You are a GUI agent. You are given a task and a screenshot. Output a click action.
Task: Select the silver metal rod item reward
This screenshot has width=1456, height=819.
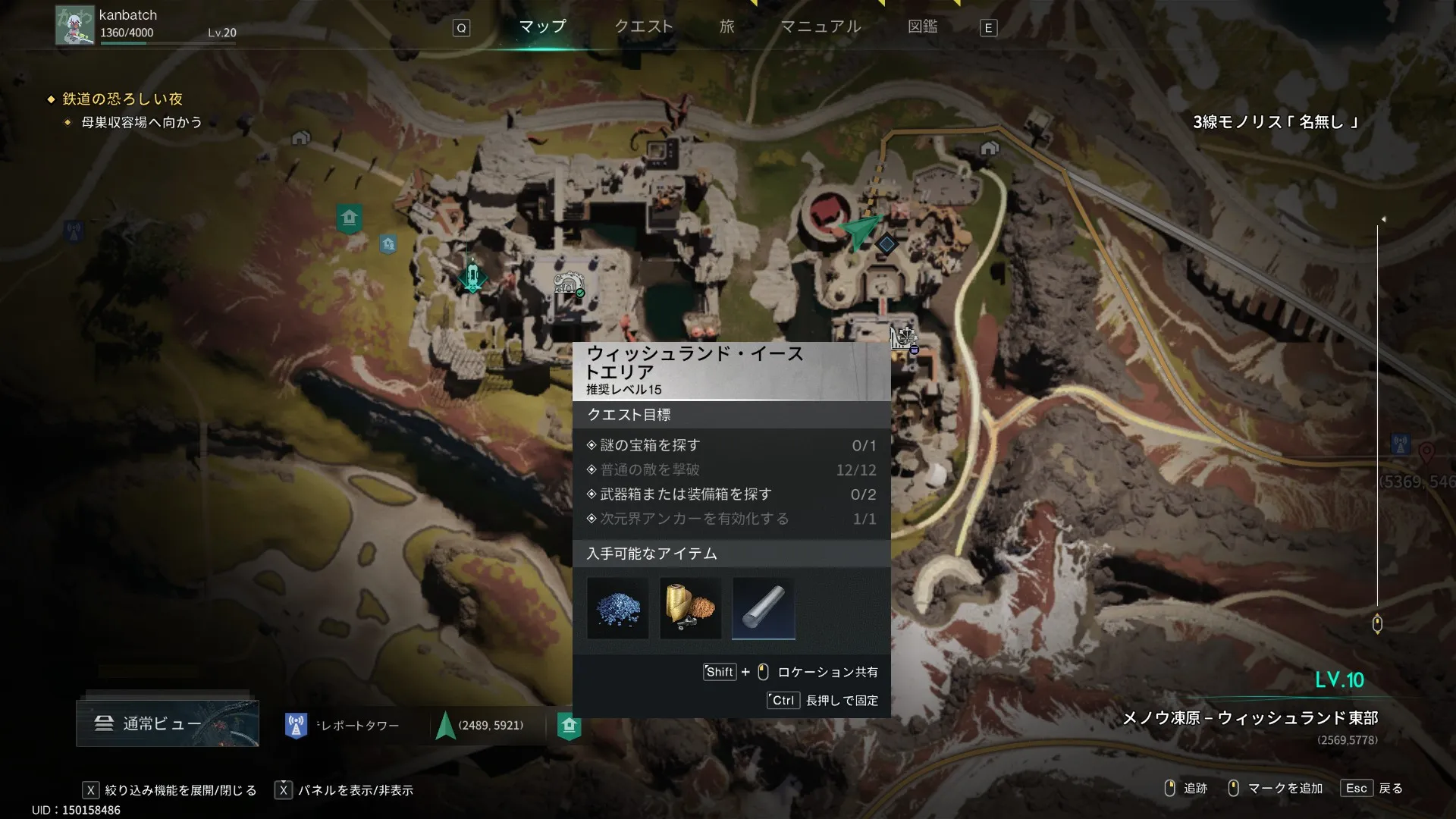point(763,608)
